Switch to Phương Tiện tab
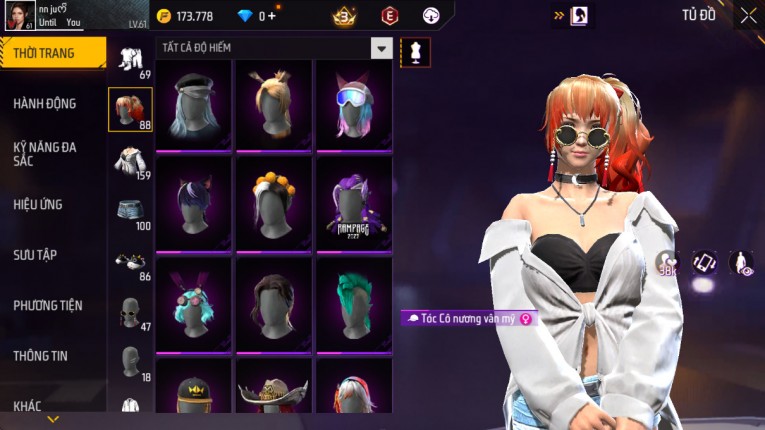 pyautogui.click(x=48, y=305)
